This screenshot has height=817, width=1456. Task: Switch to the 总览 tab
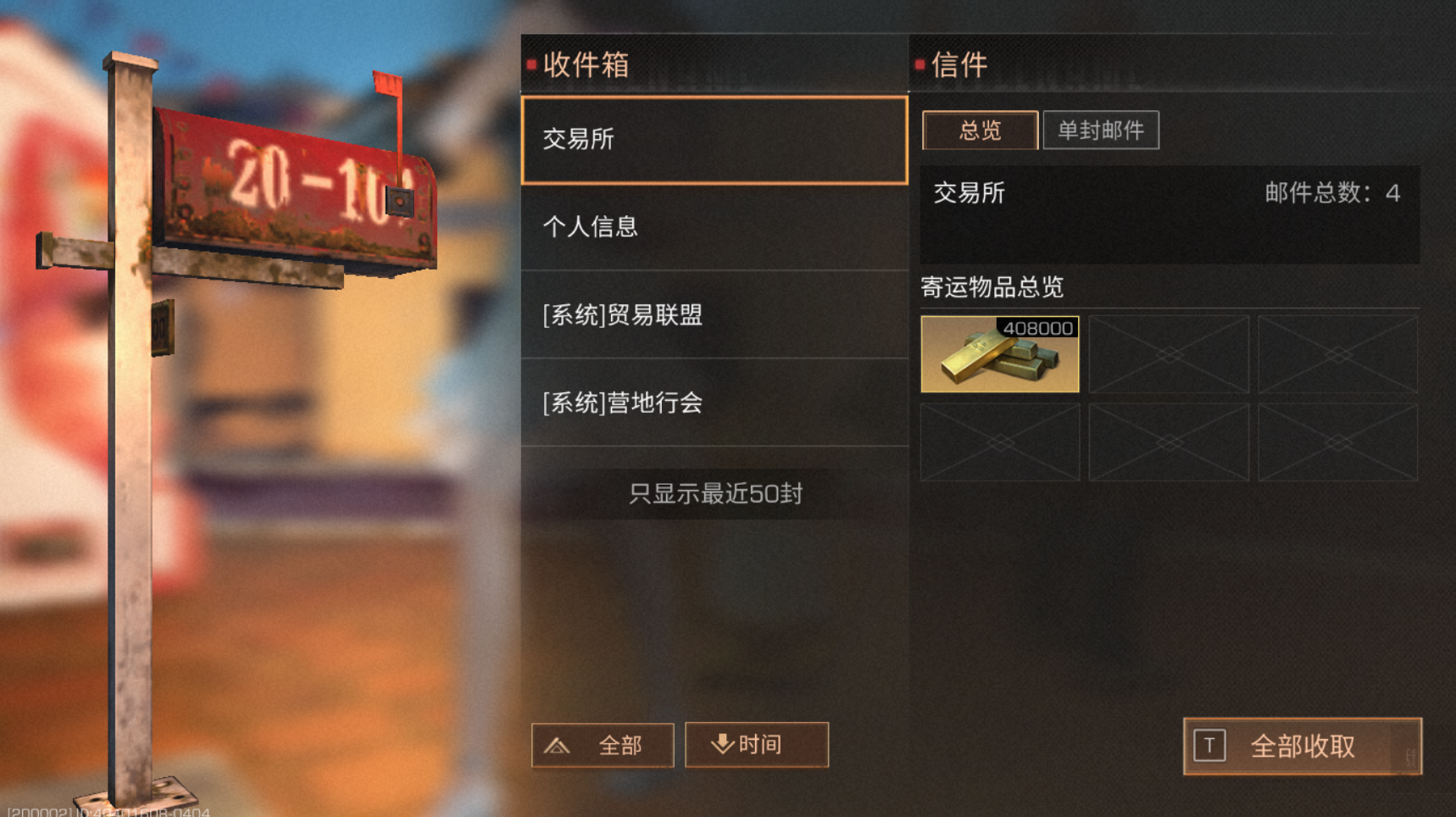(980, 130)
